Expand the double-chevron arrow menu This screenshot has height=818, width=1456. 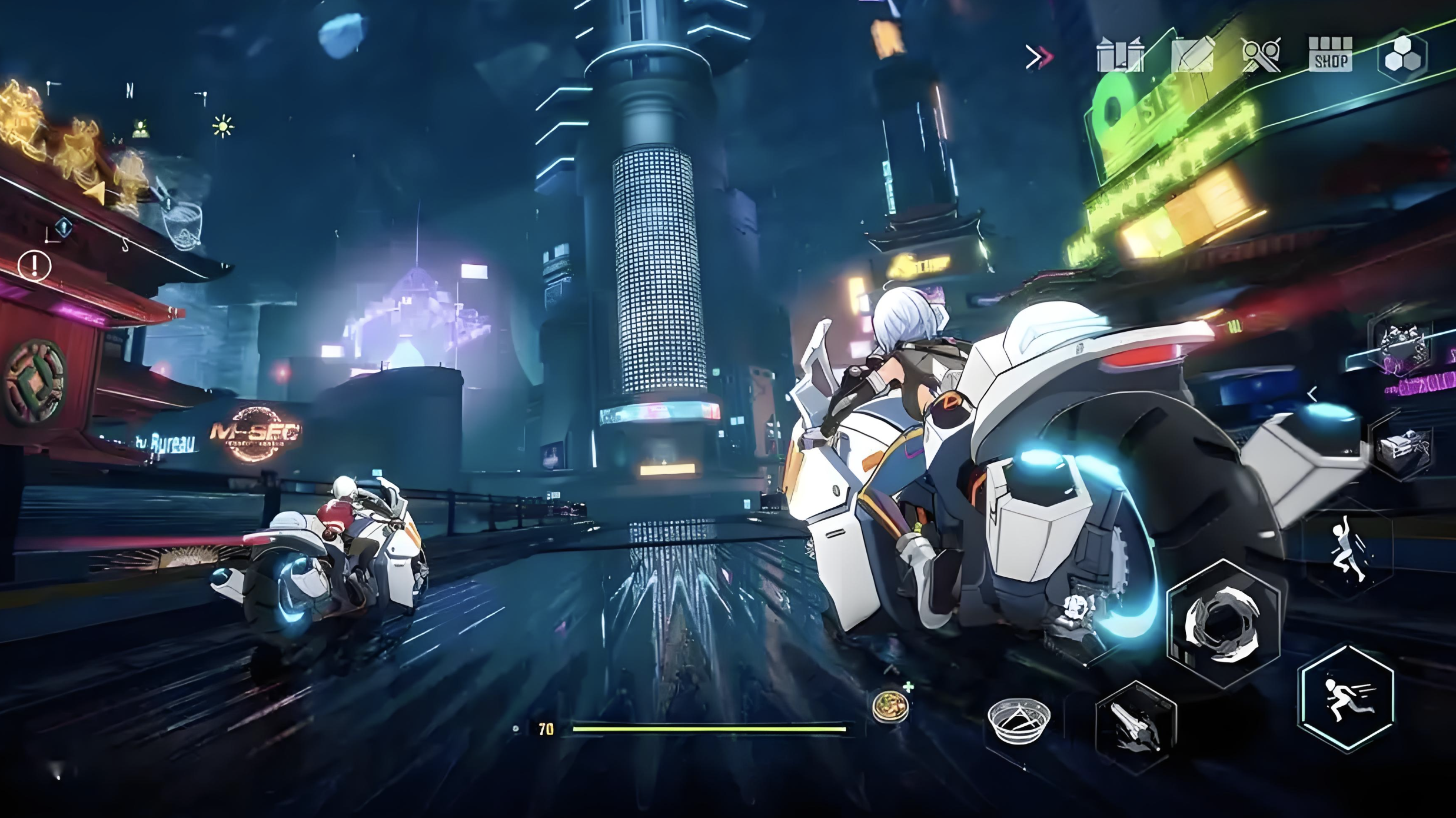pos(1039,57)
